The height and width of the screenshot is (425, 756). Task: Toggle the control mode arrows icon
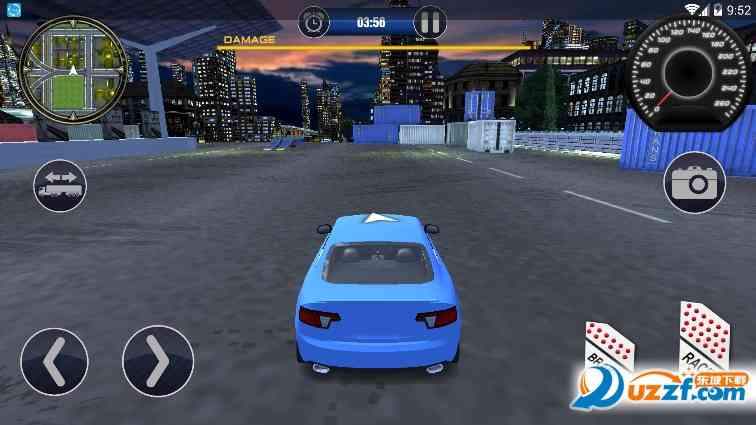pyautogui.click(x=60, y=185)
